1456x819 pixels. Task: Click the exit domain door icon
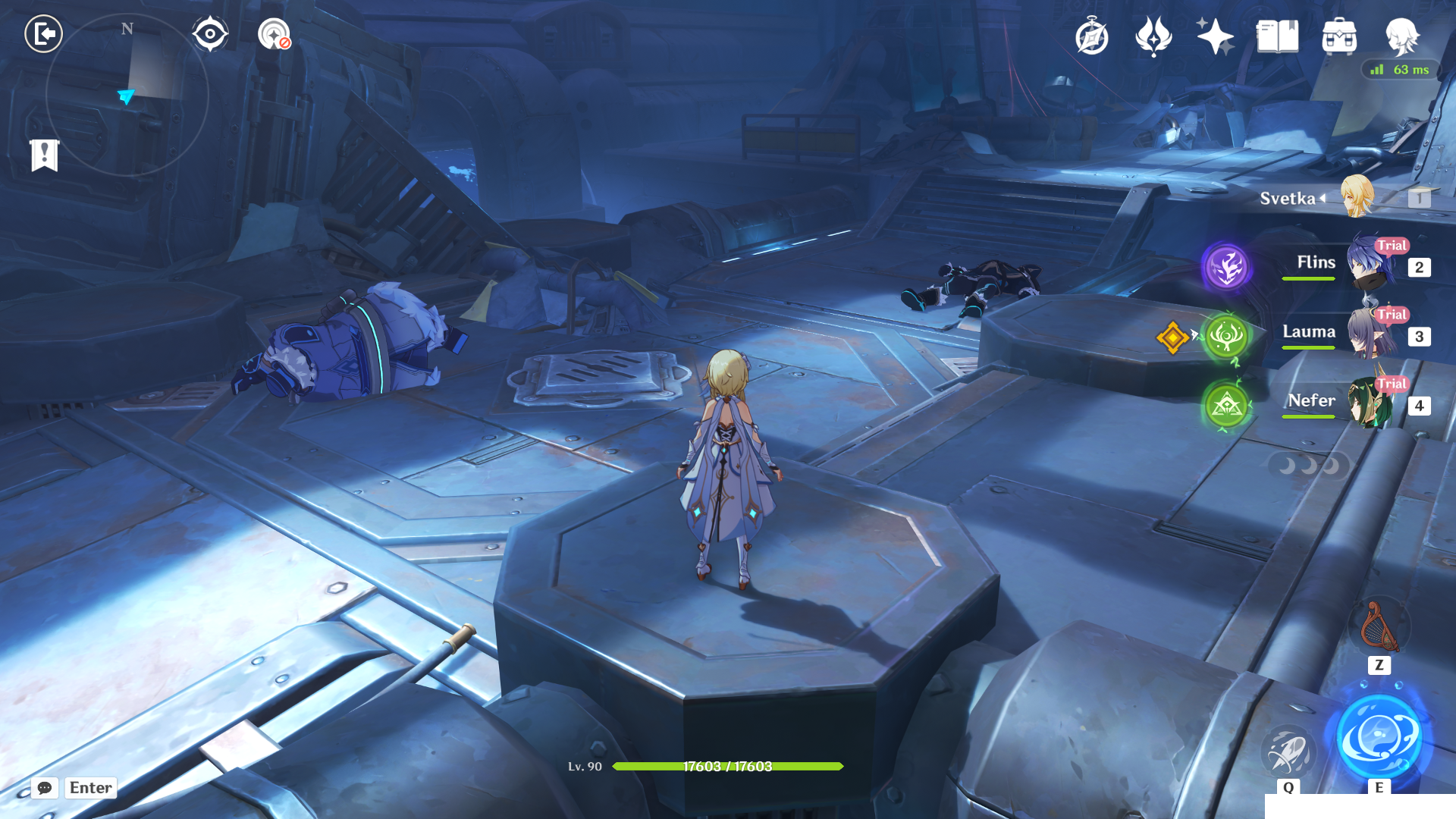[x=43, y=34]
